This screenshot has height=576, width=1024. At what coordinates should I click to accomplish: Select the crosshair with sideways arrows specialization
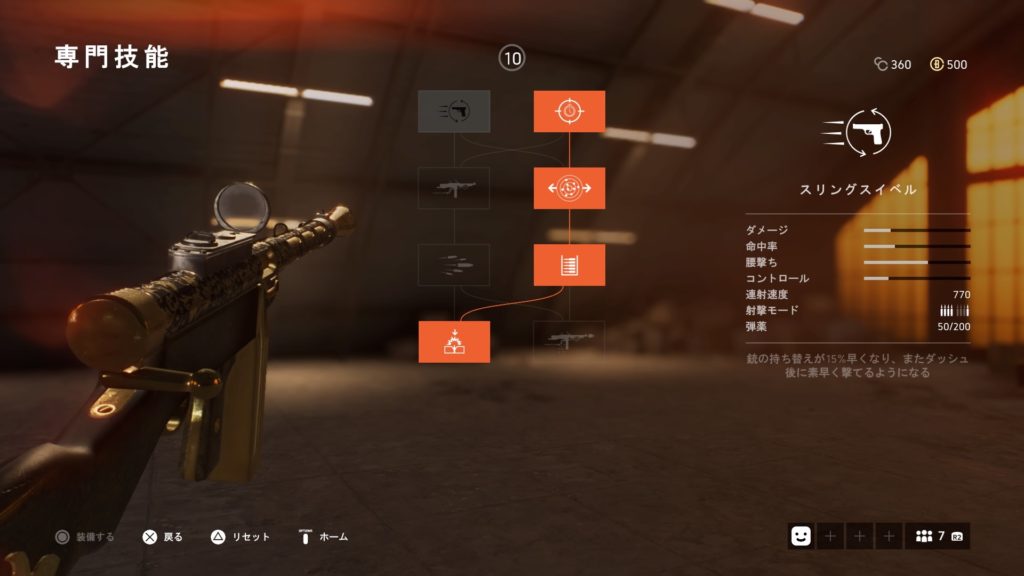(x=569, y=188)
